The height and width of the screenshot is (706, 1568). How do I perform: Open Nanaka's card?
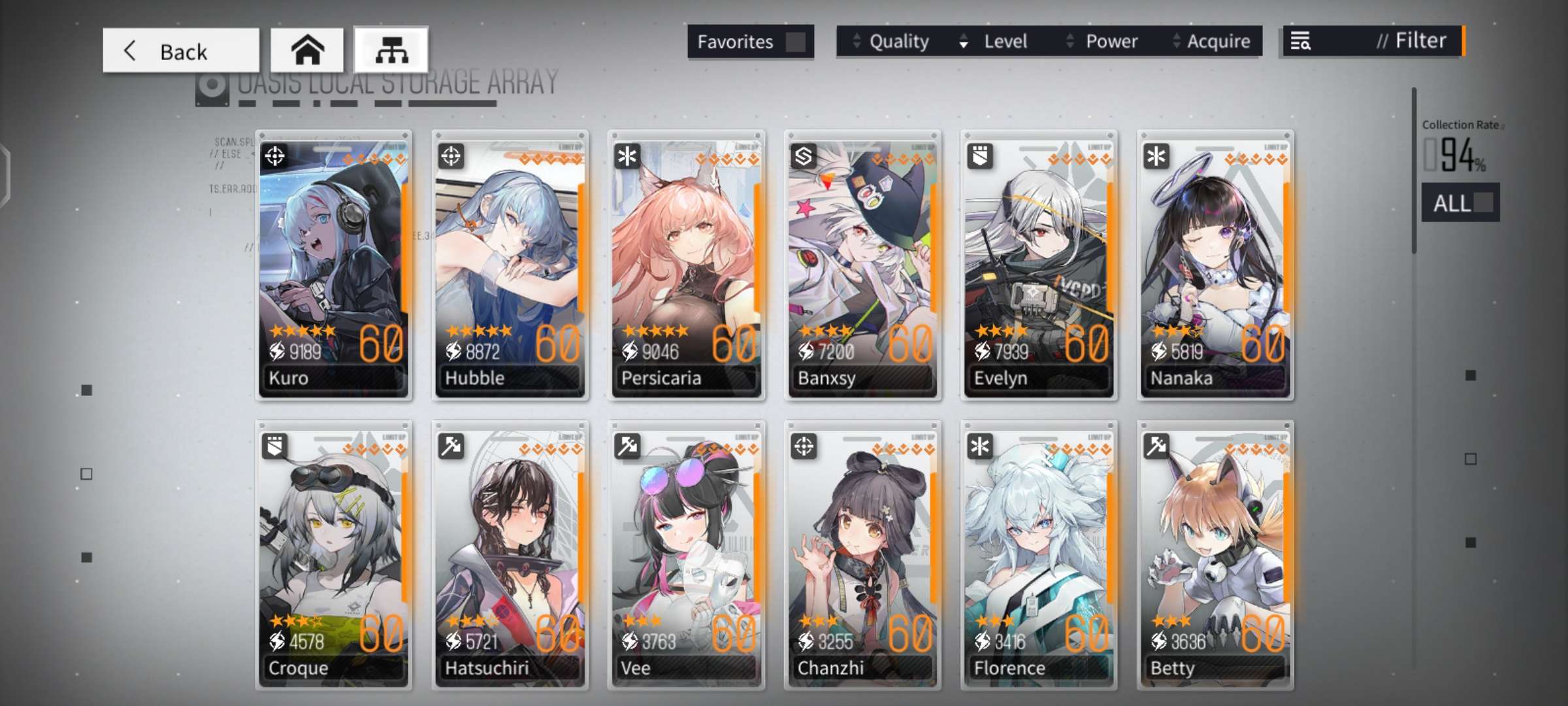(x=1215, y=265)
